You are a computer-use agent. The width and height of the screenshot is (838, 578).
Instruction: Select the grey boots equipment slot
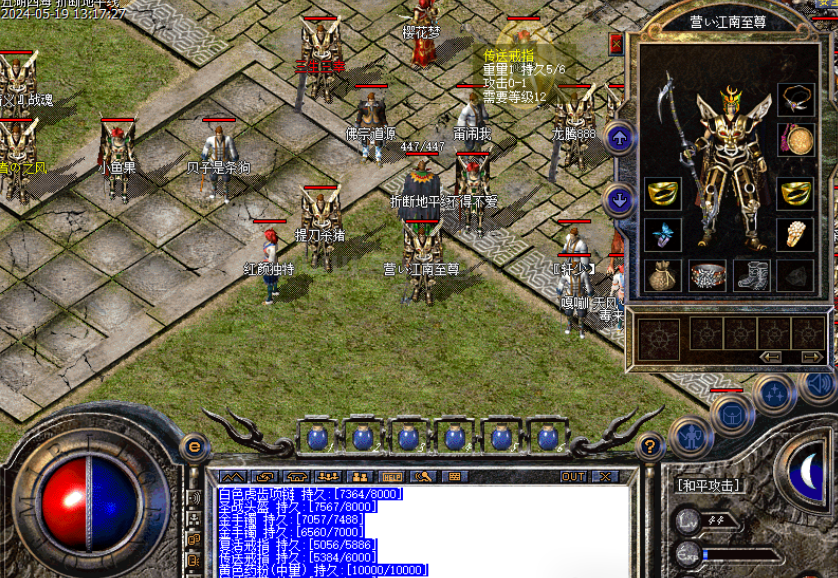point(751,275)
